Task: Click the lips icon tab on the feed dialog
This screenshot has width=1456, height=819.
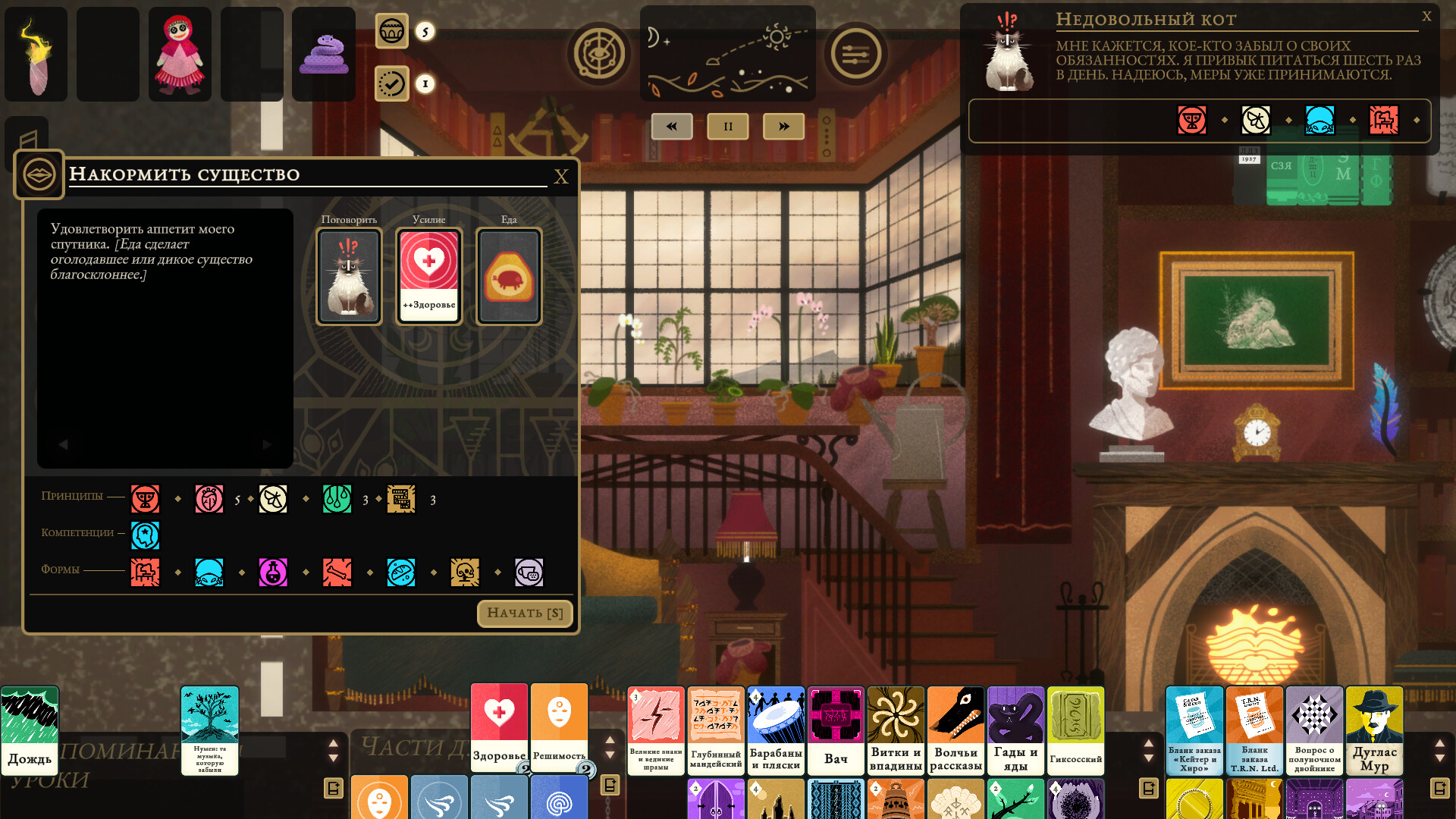Action: pyautogui.click(x=39, y=174)
